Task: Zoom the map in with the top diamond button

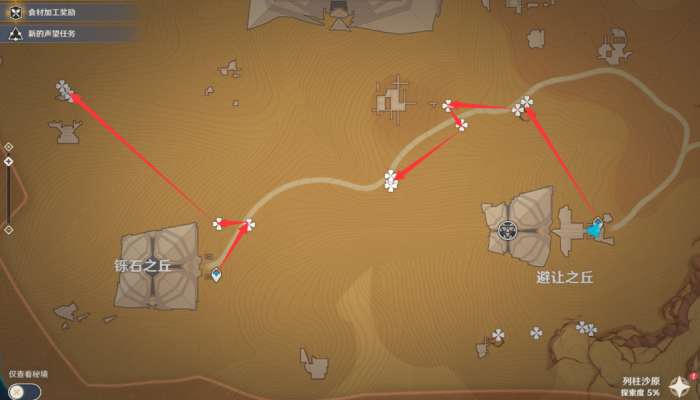Action: (9, 146)
